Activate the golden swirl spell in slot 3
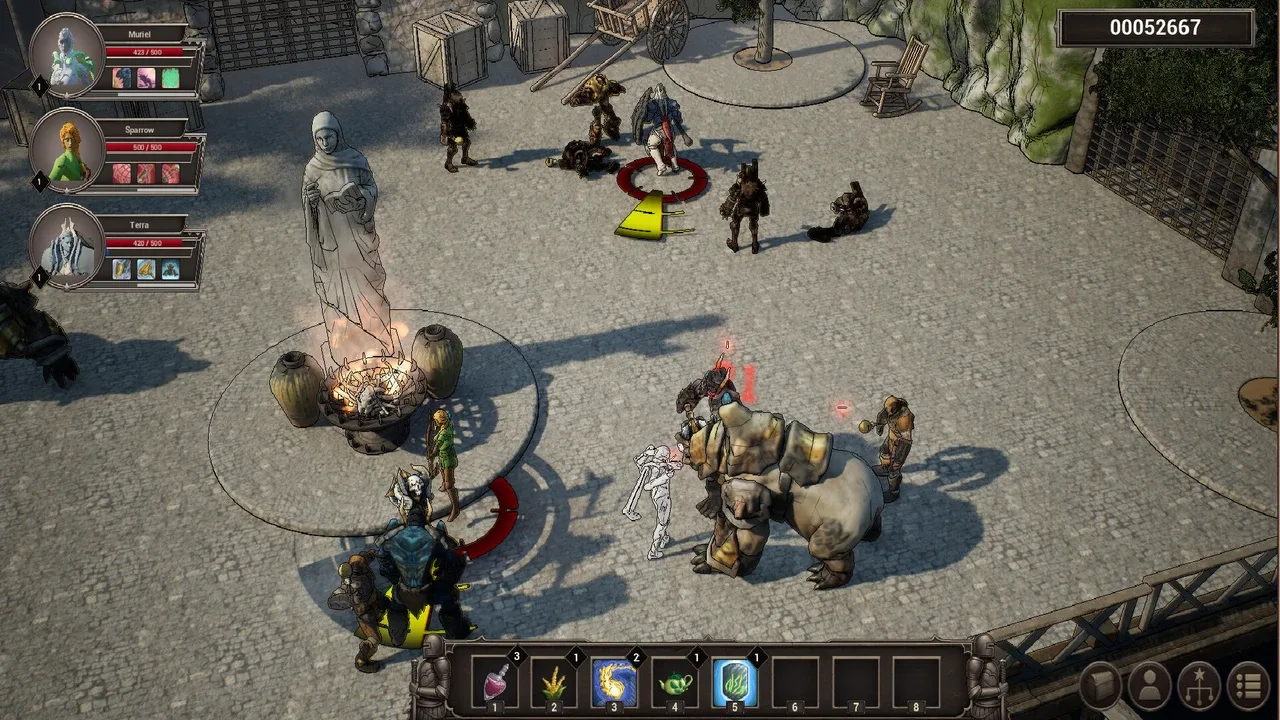 pos(615,683)
